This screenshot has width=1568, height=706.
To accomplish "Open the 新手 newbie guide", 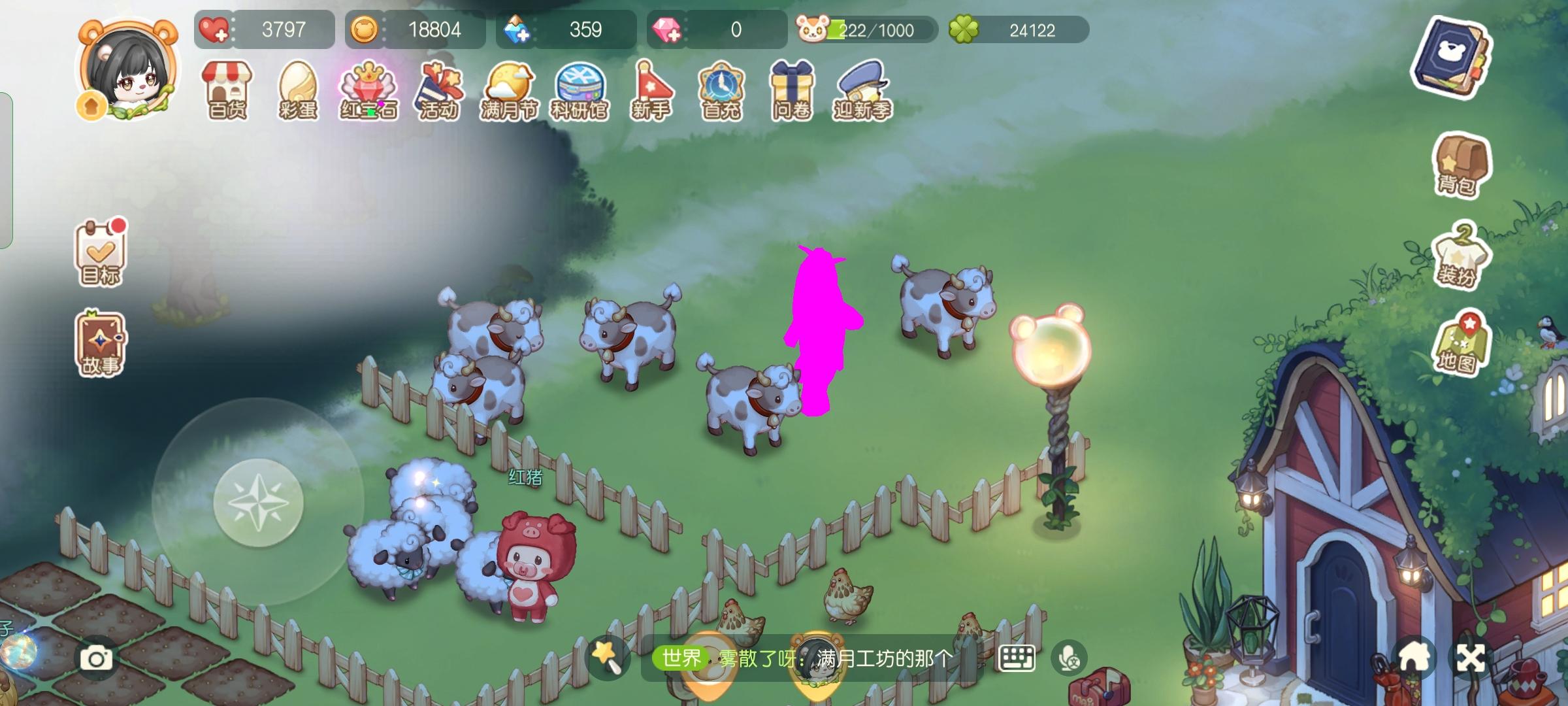I will 651,90.
